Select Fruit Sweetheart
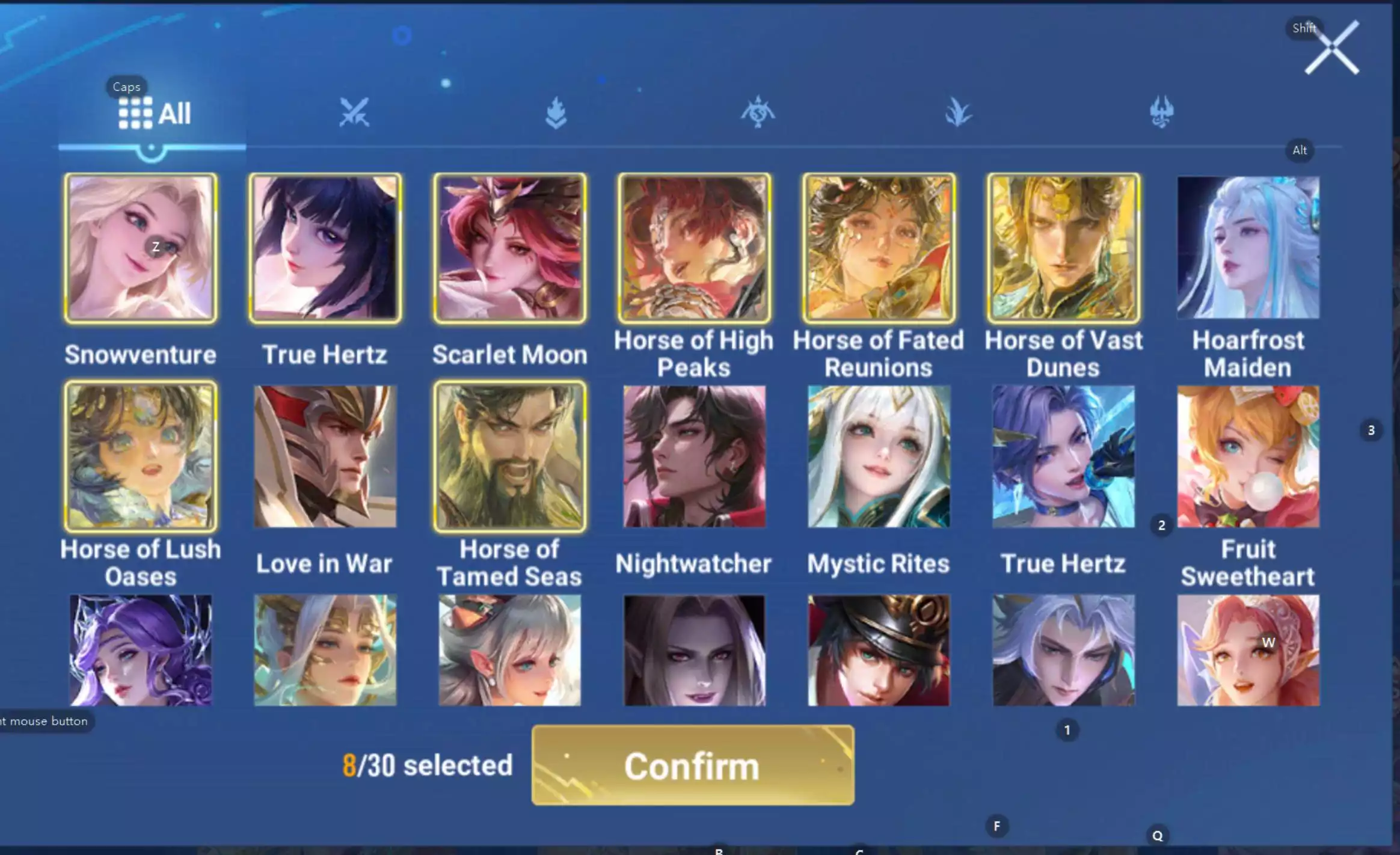The width and height of the screenshot is (1400, 855). [1248, 457]
